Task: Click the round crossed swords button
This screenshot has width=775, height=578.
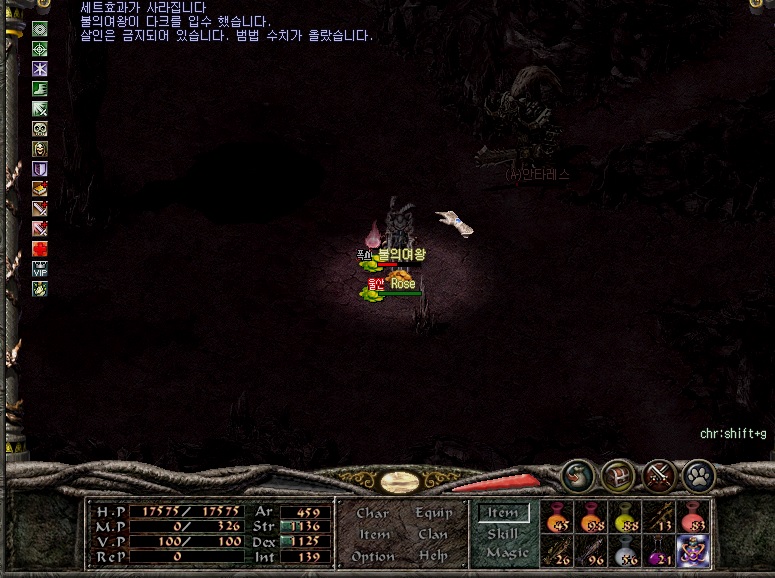Action: [659, 475]
